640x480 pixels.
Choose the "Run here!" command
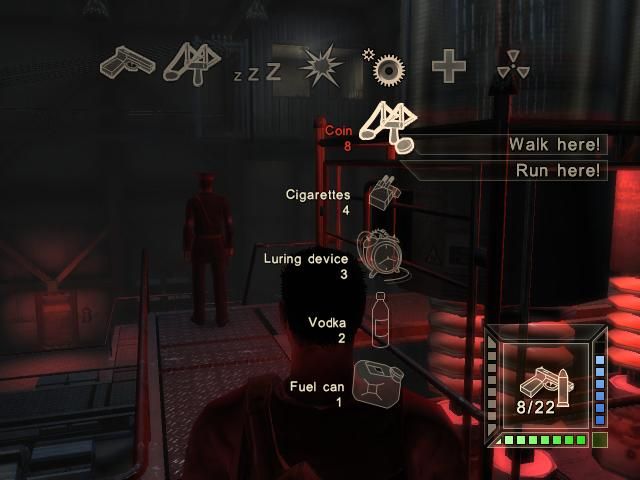[508, 170]
